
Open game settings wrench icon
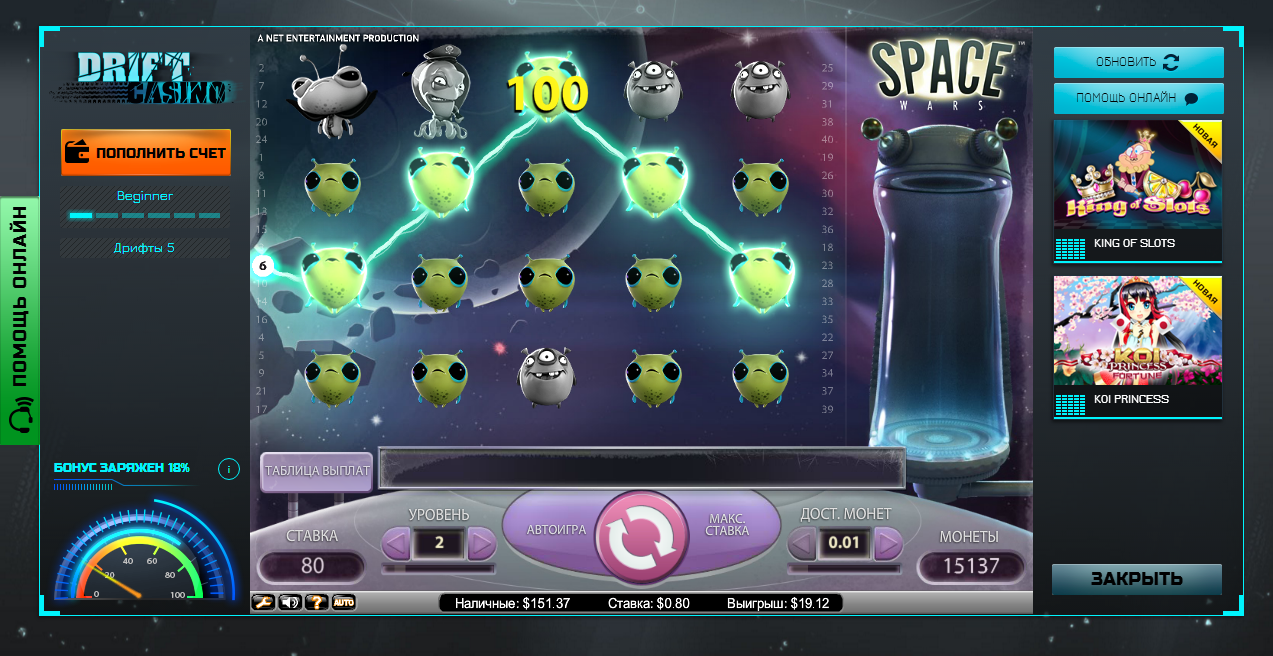click(263, 602)
